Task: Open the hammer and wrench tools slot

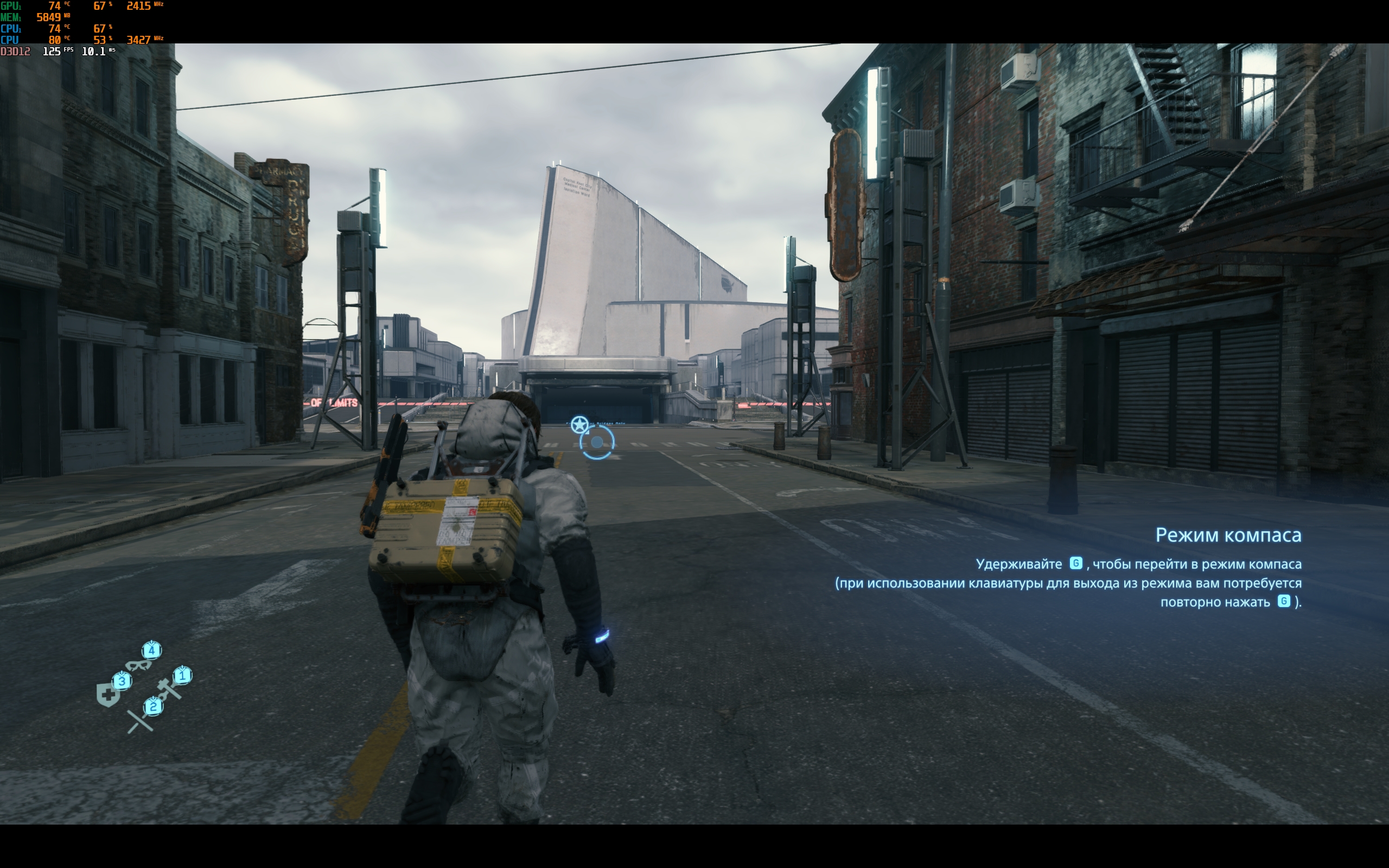Action: [169, 688]
